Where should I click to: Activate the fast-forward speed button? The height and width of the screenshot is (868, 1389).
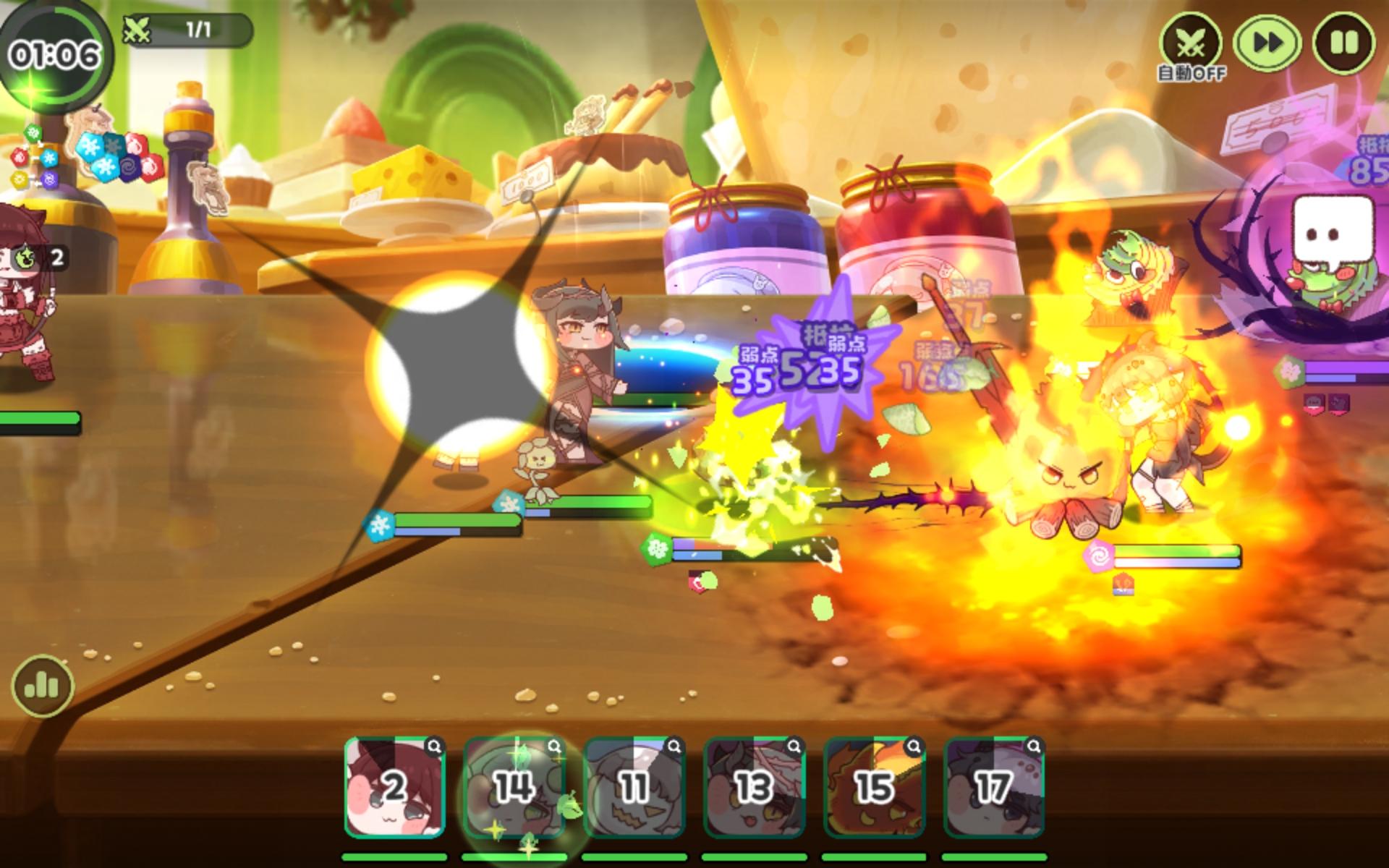click(1267, 43)
